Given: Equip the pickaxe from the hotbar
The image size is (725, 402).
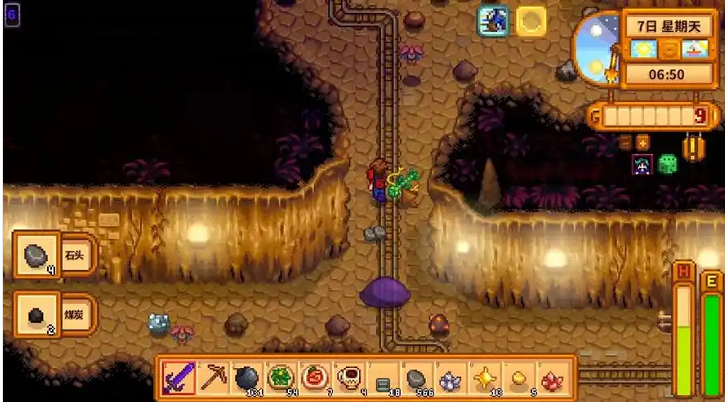Looking at the screenshot, I should 213,379.
